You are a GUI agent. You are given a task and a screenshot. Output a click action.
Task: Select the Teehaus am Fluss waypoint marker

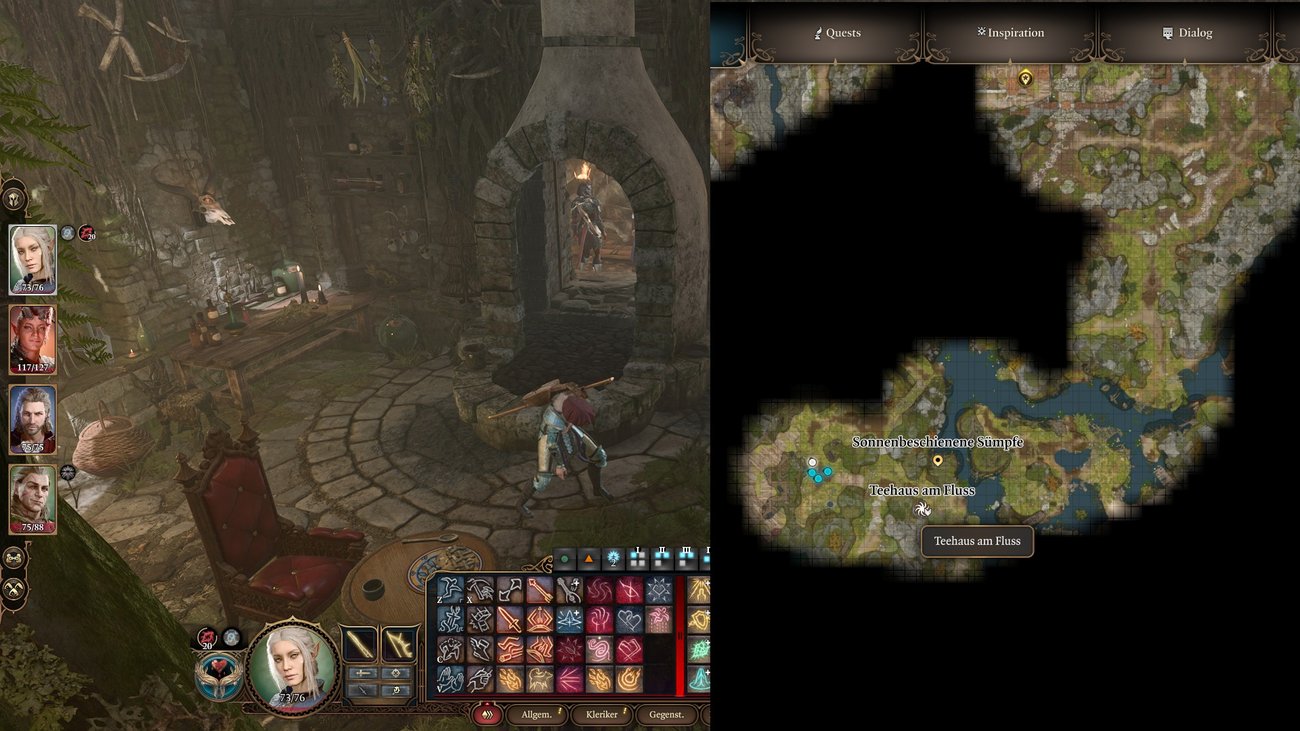922,509
